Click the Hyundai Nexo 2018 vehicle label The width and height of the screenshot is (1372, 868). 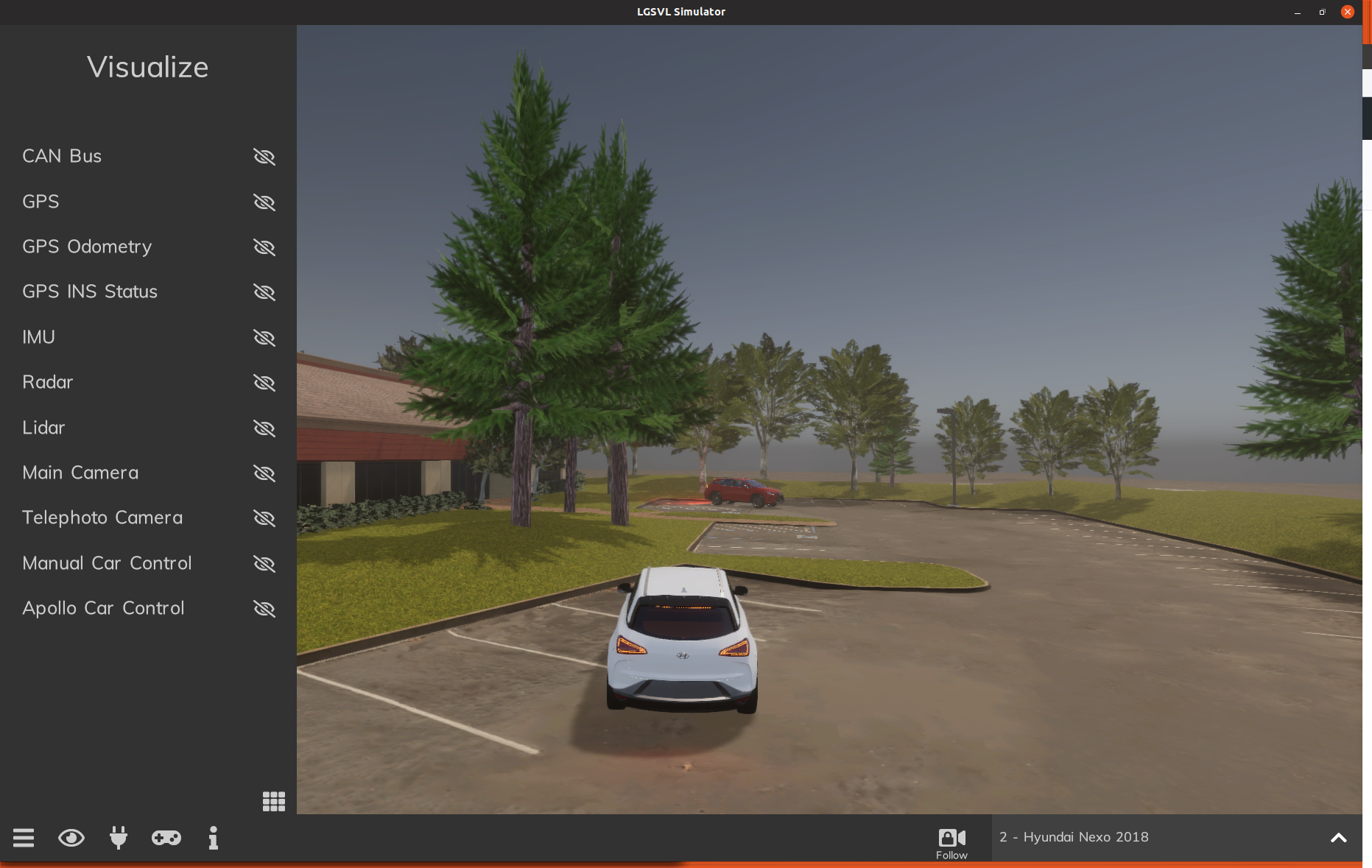coord(1073,837)
